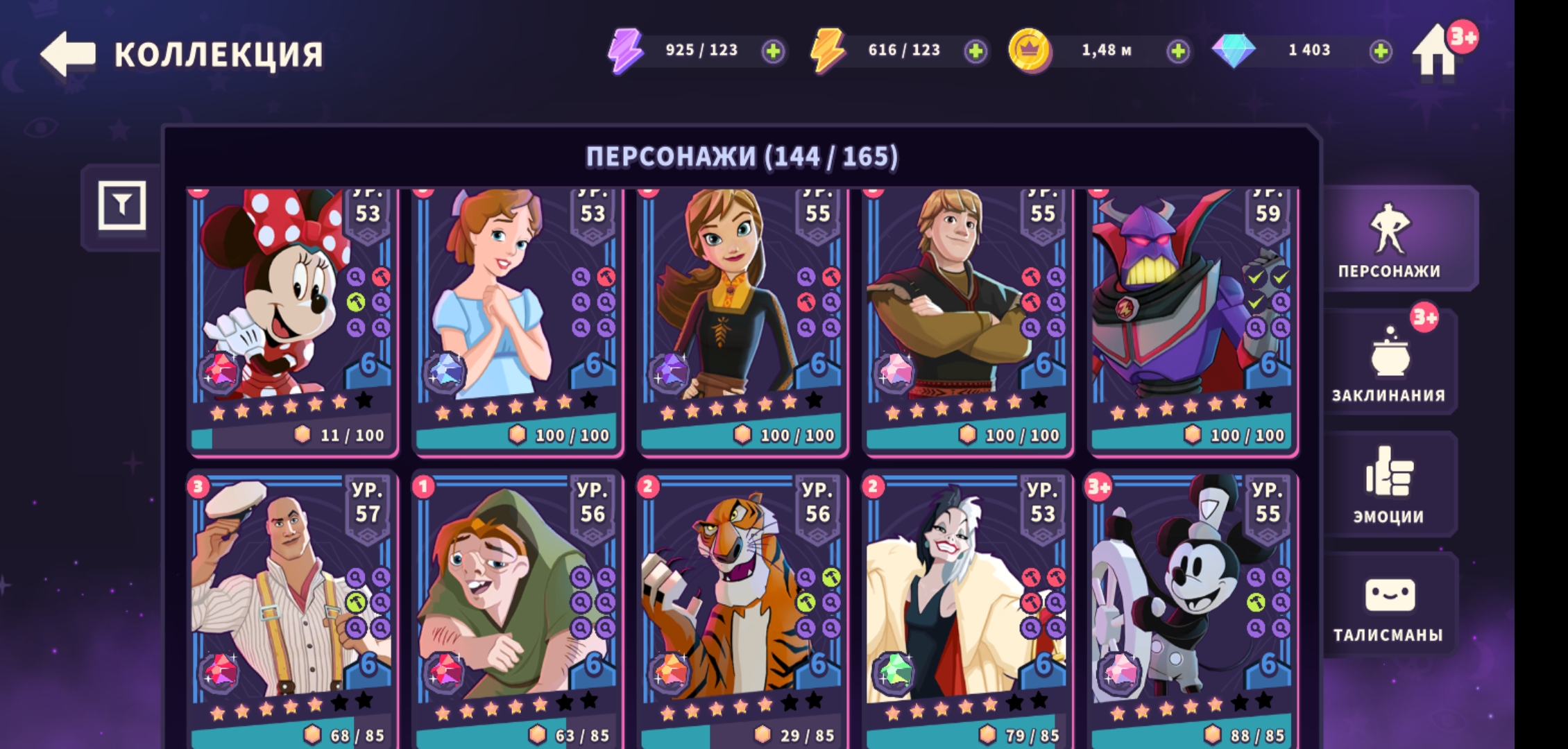Image resolution: width=1568 pixels, height=749 pixels.
Task: Select the Minnie Mouse character card
Action: [x=291, y=319]
